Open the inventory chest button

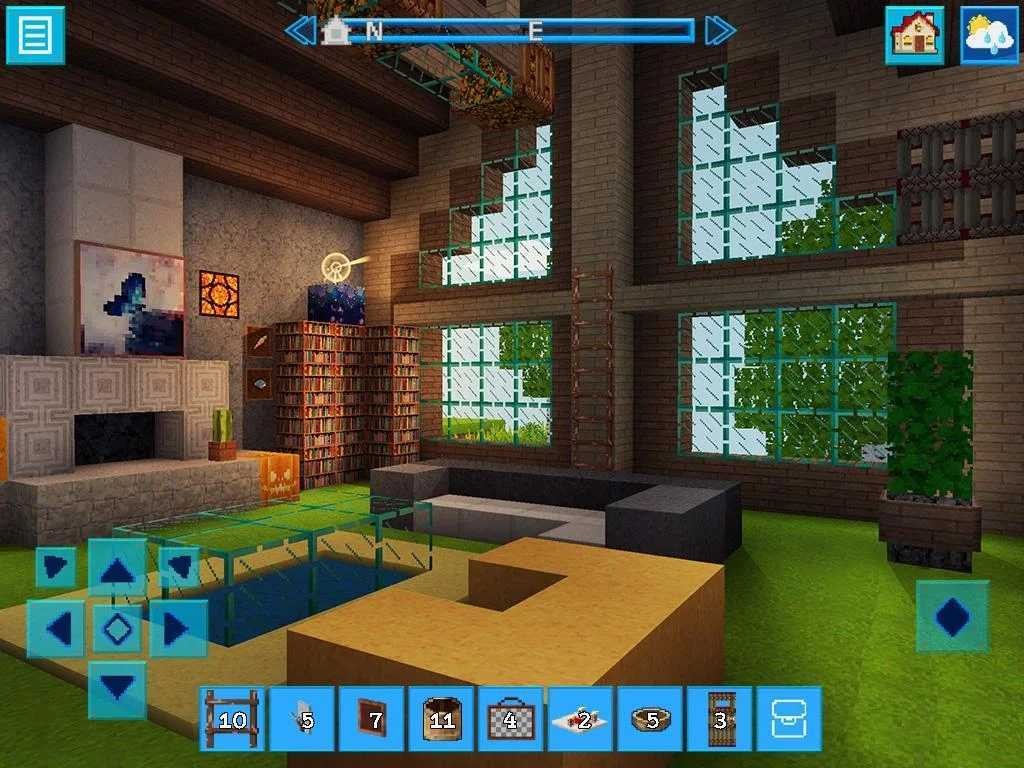coord(789,718)
